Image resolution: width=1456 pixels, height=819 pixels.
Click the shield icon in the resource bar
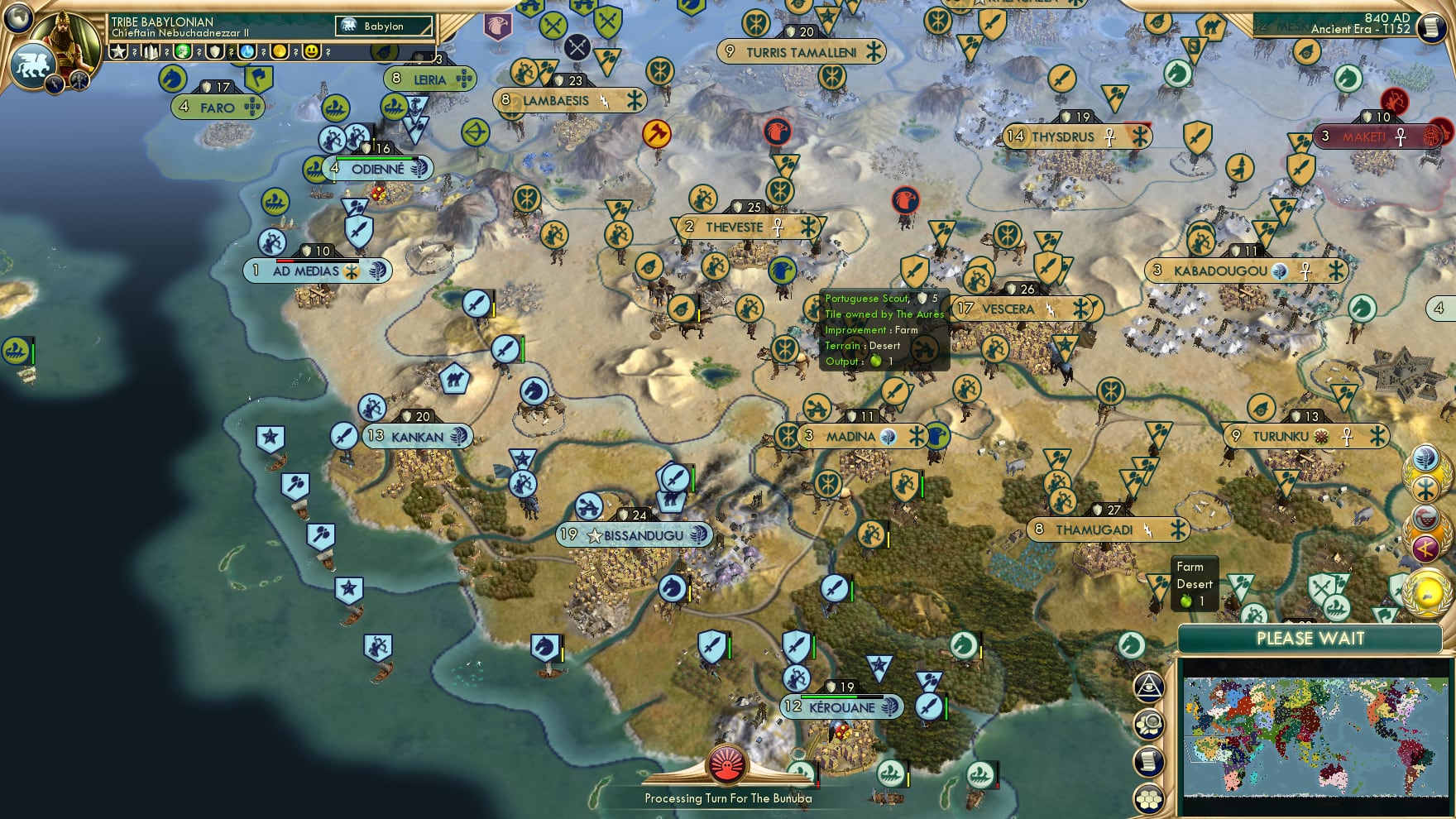point(213,52)
